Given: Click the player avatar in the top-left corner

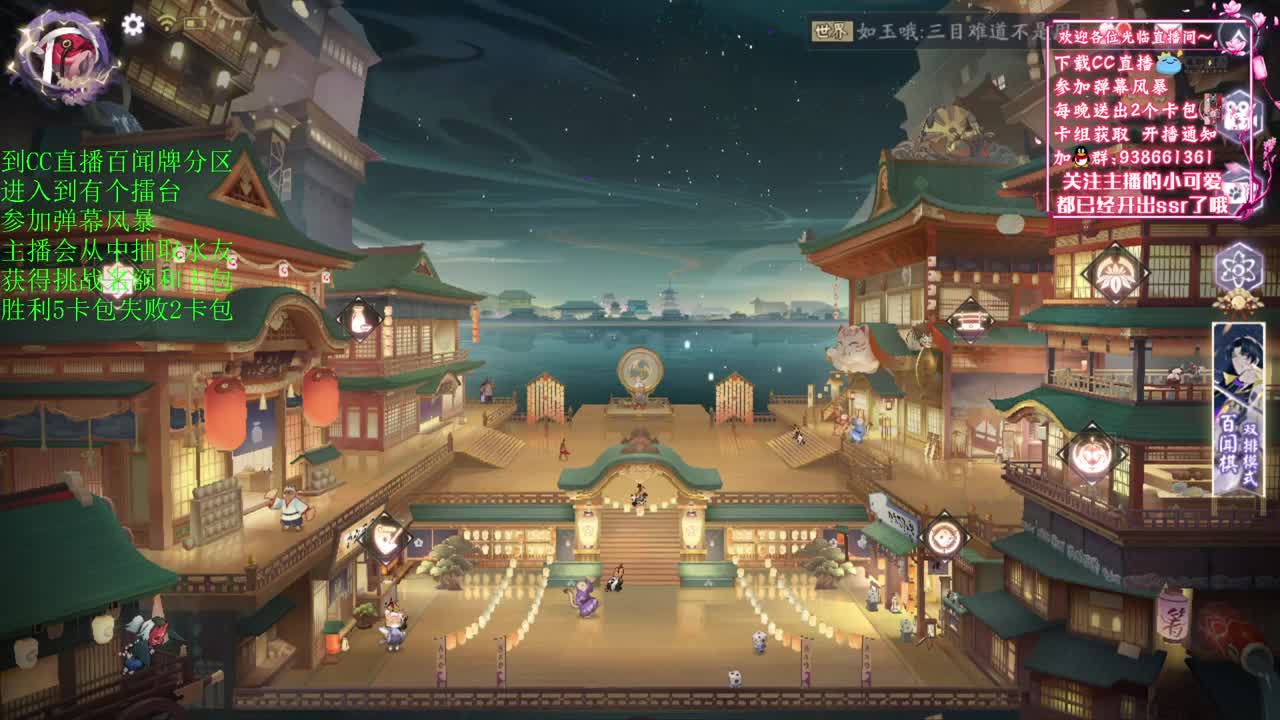Looking at the screenshot, I should 60,58.
